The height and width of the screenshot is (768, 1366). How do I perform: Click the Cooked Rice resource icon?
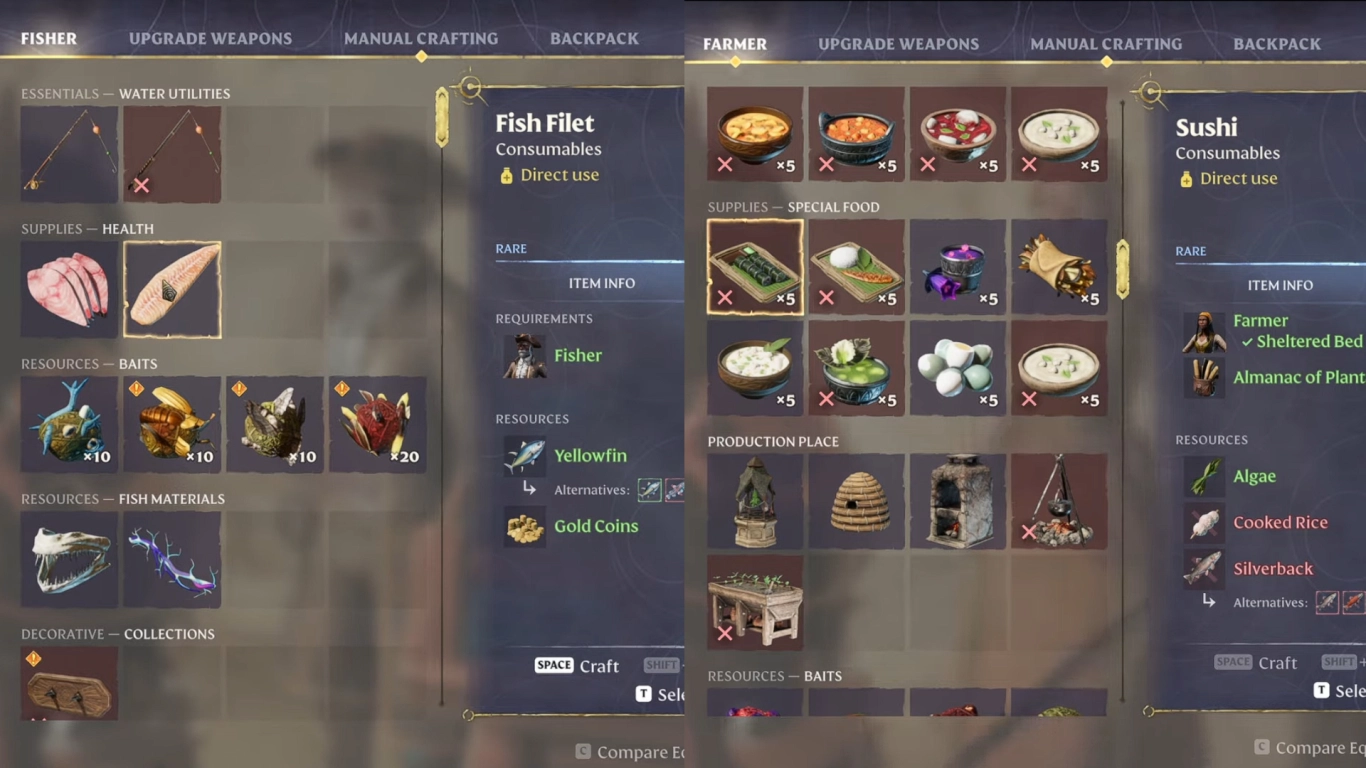tap(1204, 522)
